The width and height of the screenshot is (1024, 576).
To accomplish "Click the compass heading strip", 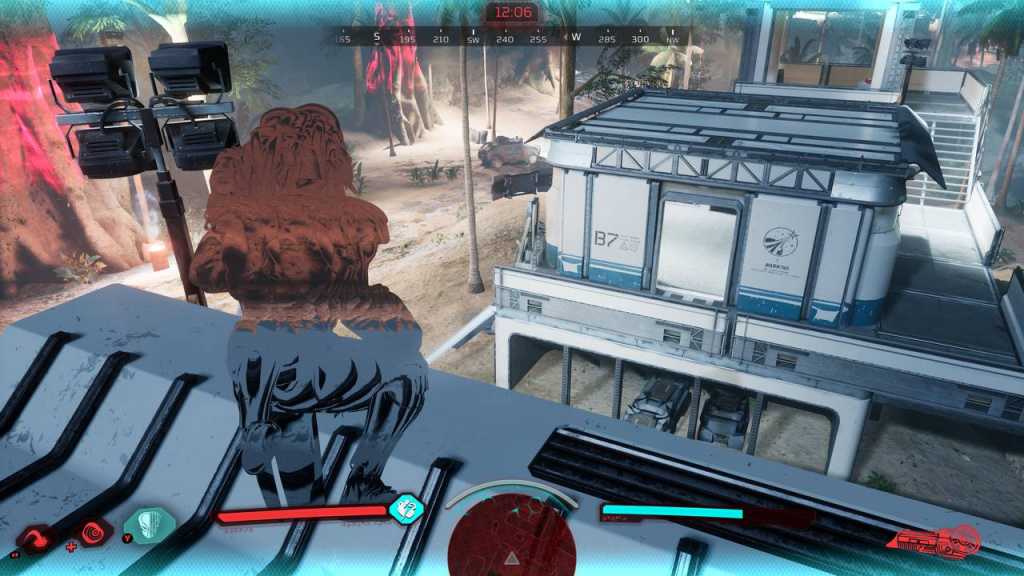I will click(510, 38).
